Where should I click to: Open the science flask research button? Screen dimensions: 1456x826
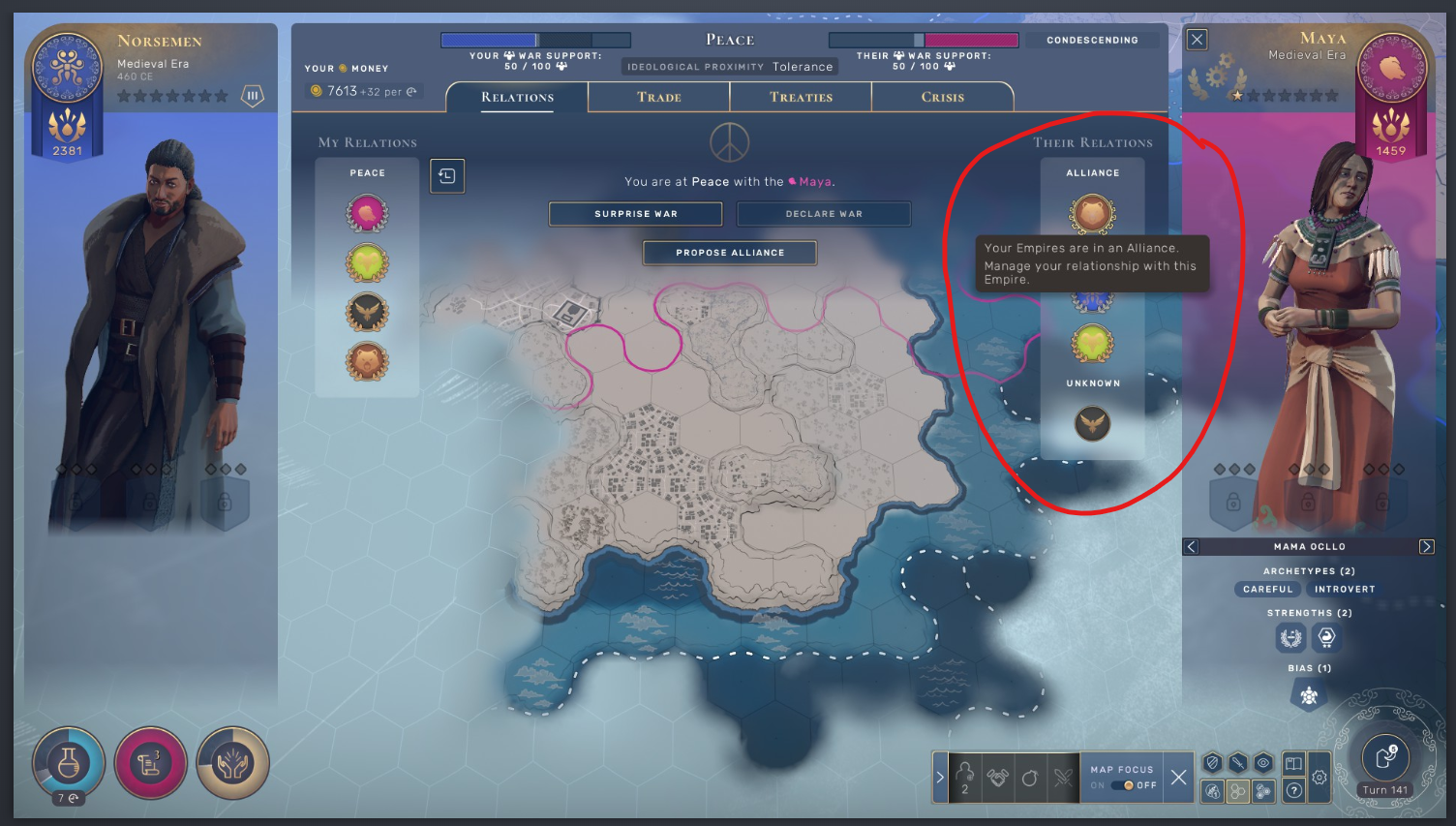tap(69, 765)
